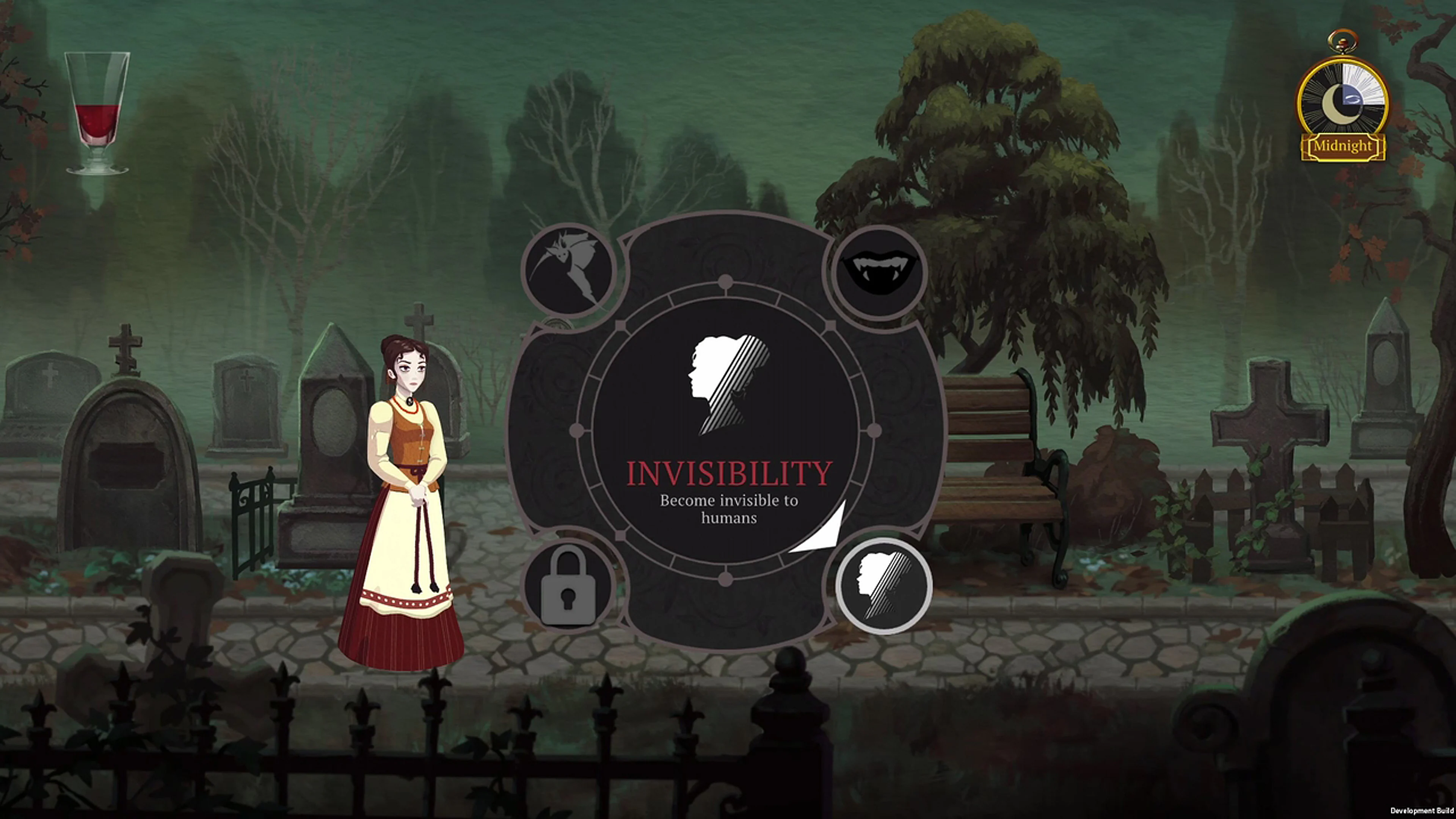1456x819 pixels.
Task: Click the wine glass in the corner
Action: click(x=97, y=110)
